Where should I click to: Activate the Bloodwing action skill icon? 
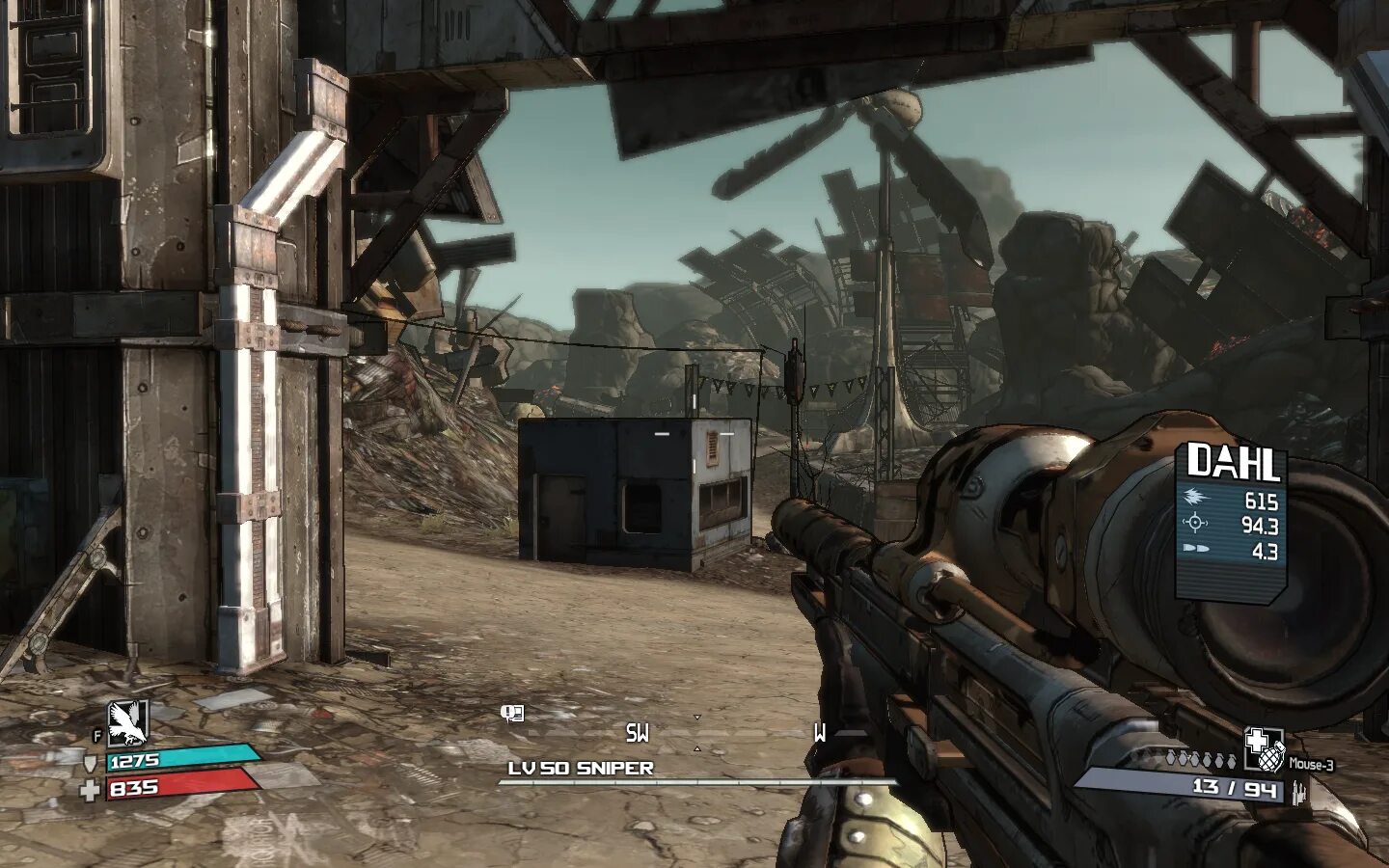point(126,724)
